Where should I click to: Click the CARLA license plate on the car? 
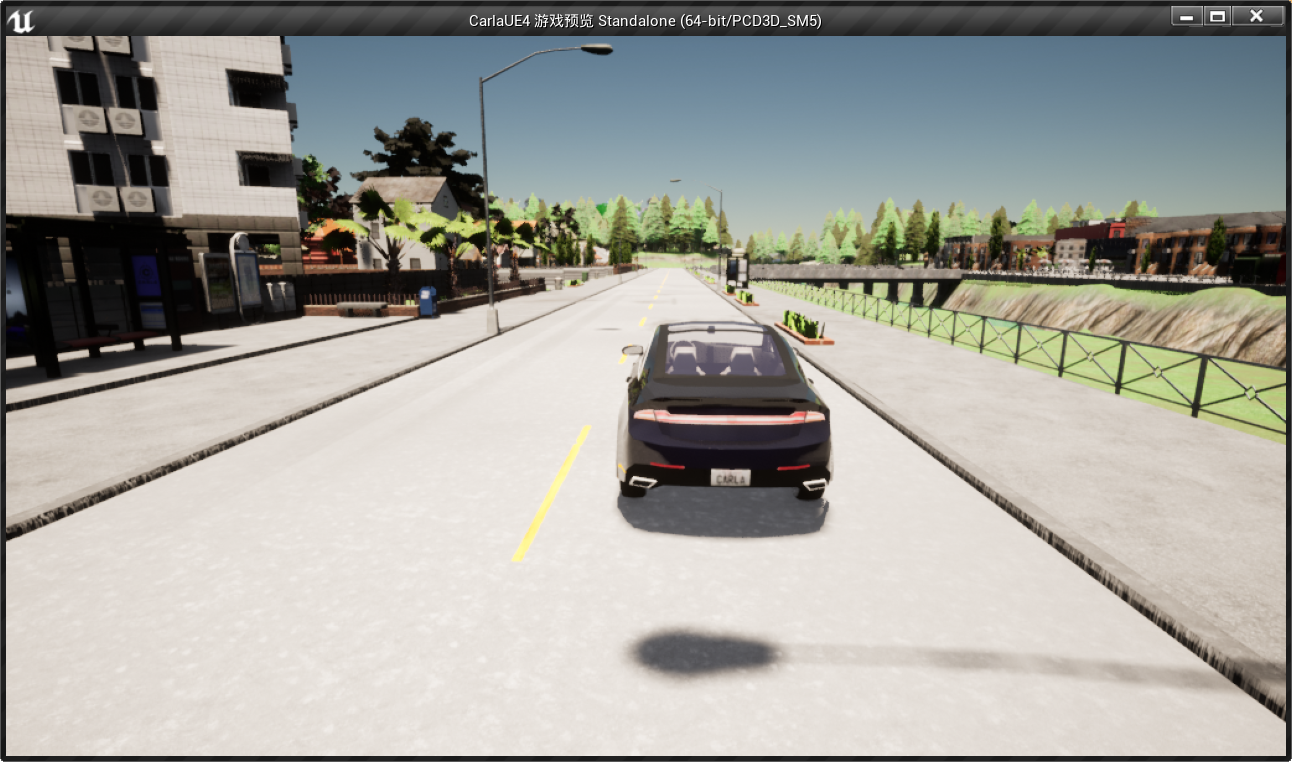tap(733, 476)
